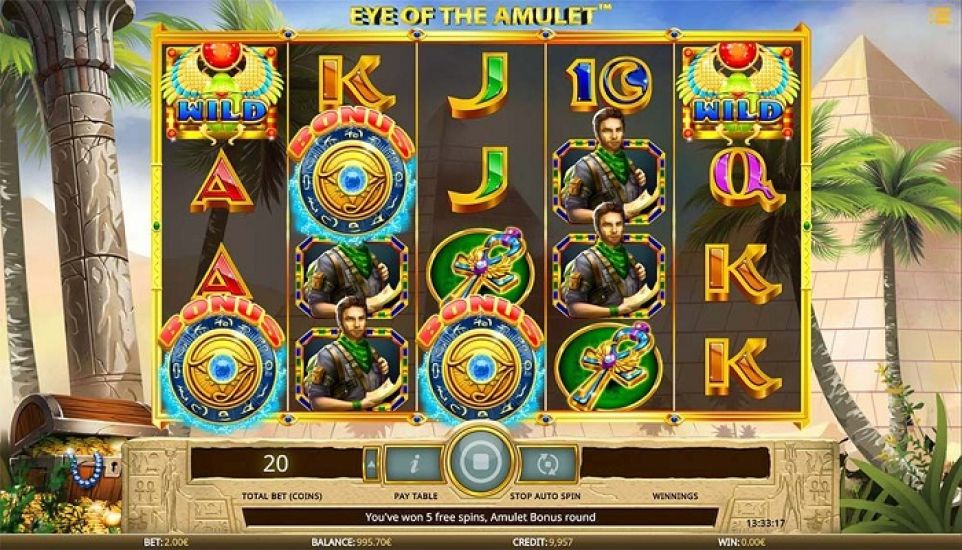The height and width of the screenshot is (550, 962).
Task: Open the yellow hamburger menu icon
Action: (940, 16)
